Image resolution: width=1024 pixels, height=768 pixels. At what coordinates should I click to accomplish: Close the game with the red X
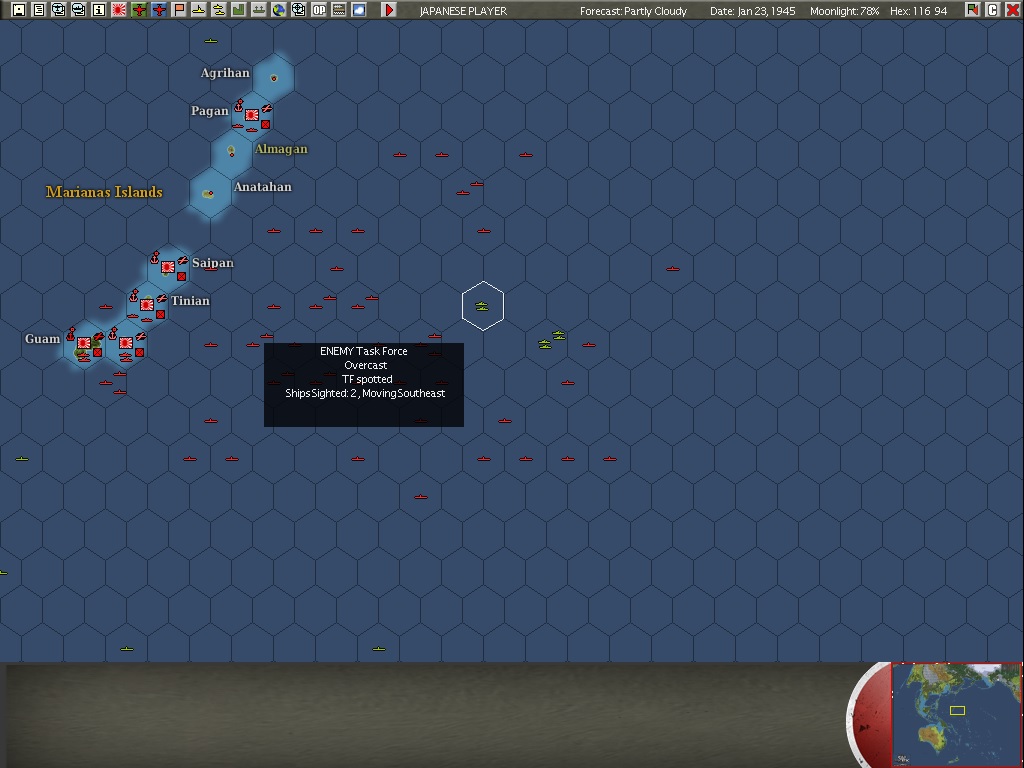click(x=1012, y=10)
